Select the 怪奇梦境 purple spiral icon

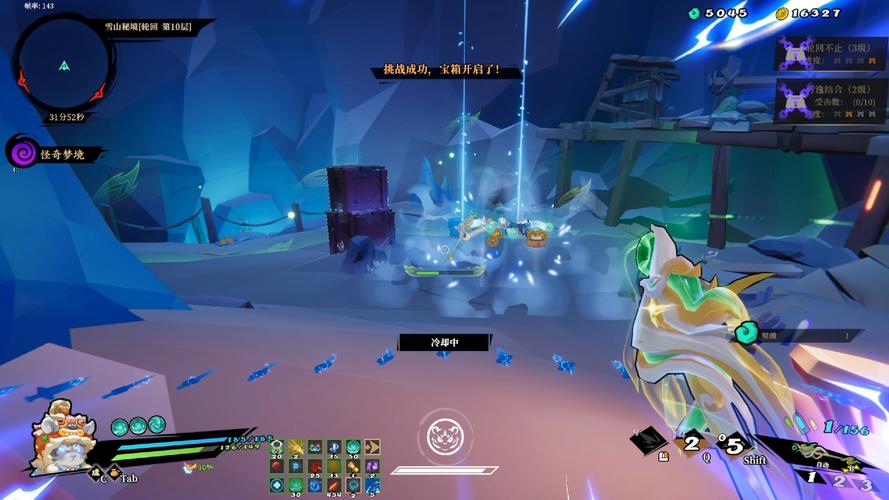click(x=21, y=153)
